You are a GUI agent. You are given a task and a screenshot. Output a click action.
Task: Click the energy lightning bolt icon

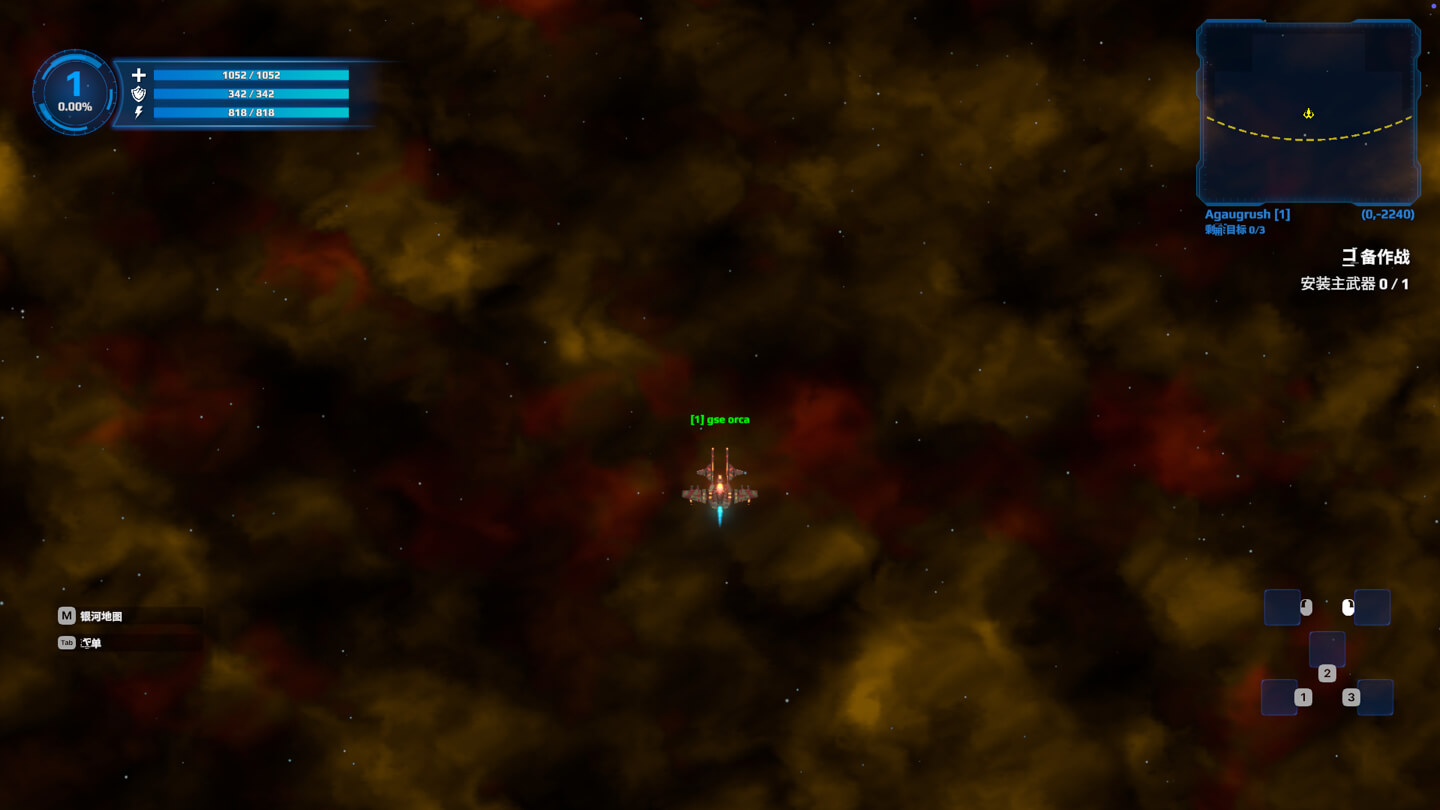(x=140, y=113)
